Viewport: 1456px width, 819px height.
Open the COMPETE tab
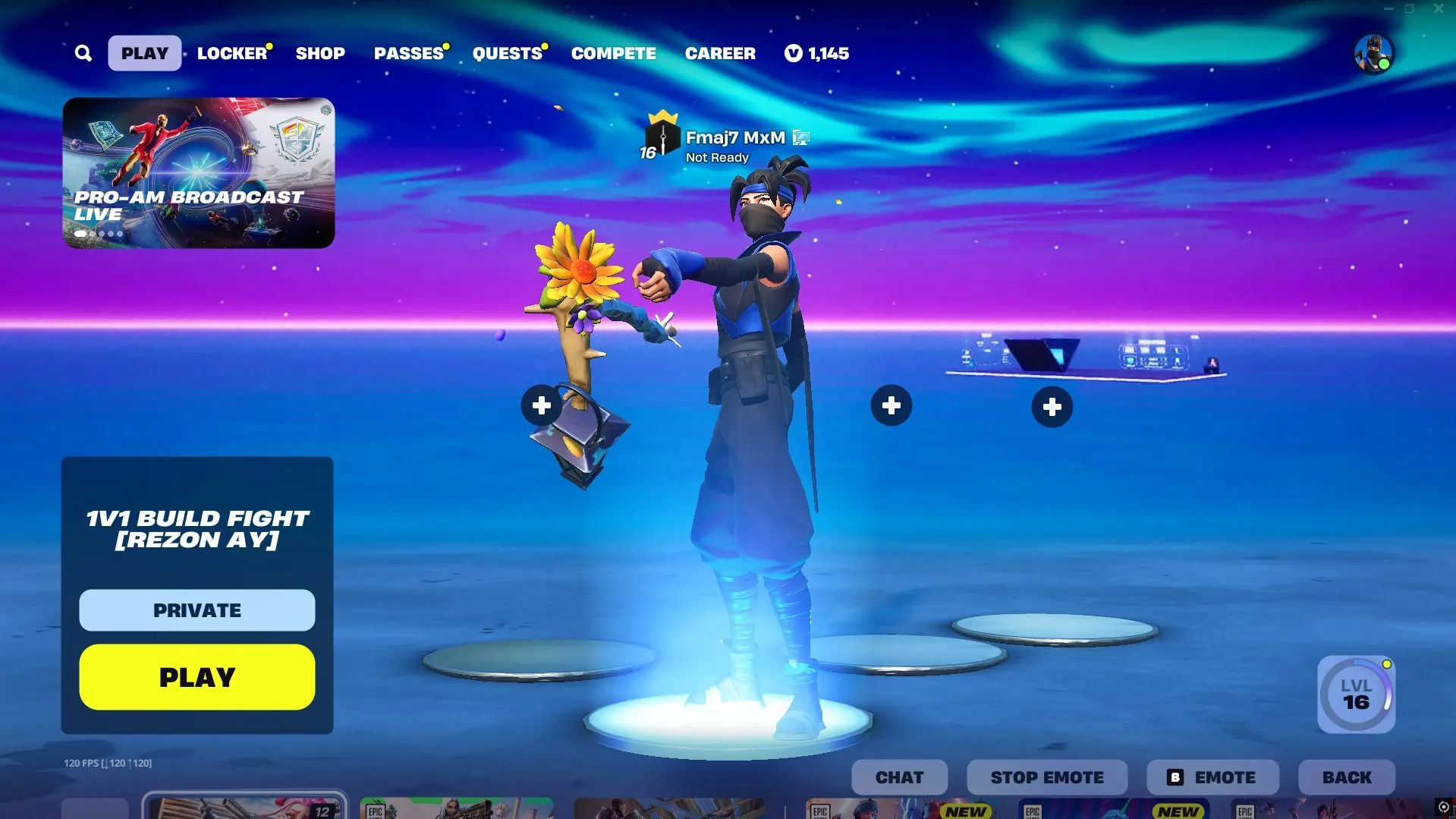tap(613, 53)
